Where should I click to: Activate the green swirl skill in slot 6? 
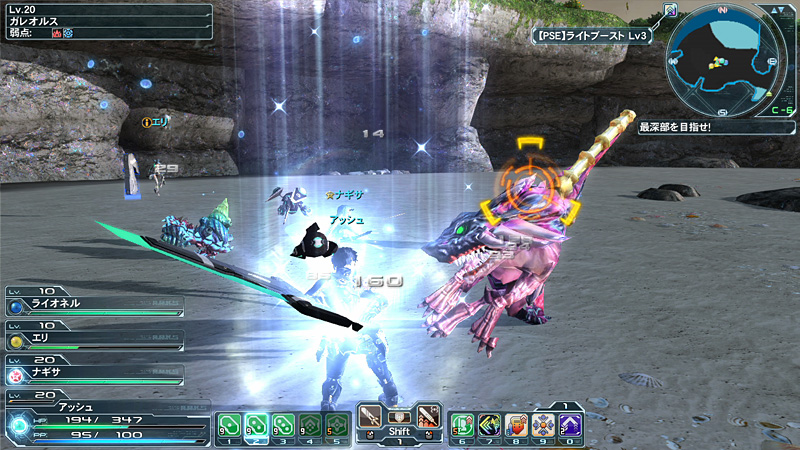[x=462, y=425]
